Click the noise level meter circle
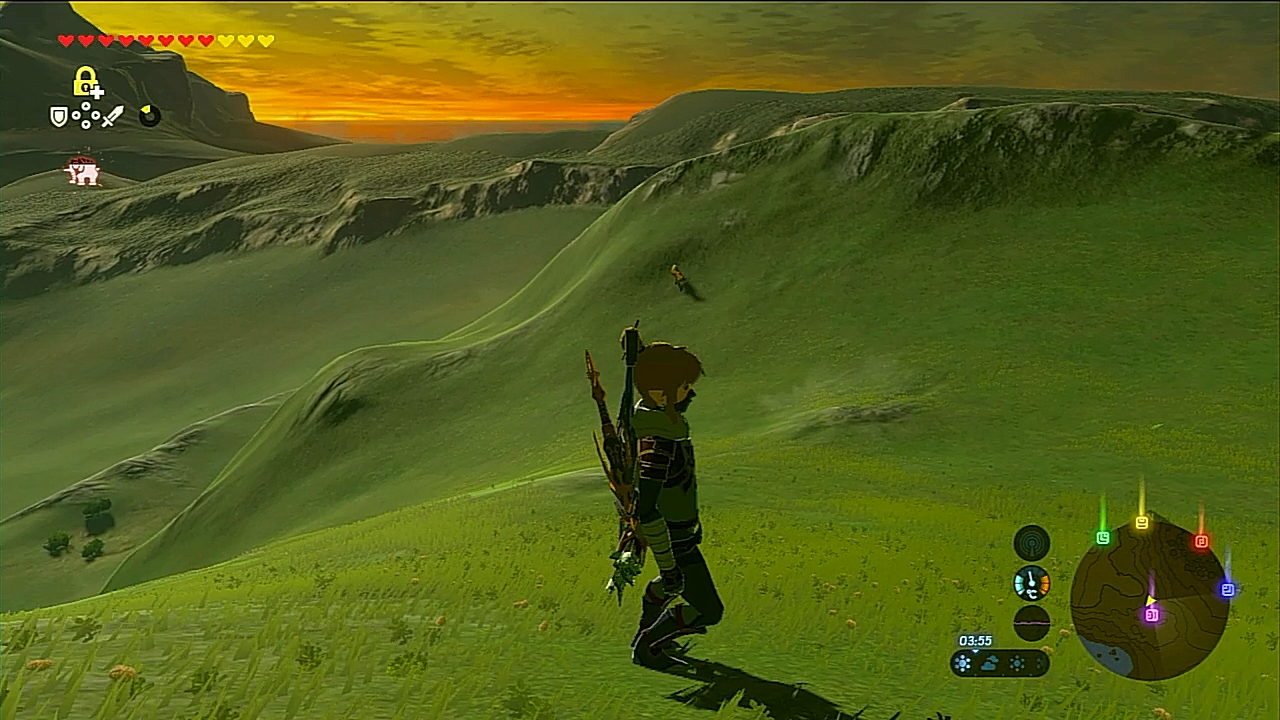The width and height of the screenshot is (1280, 720). 1032,623
